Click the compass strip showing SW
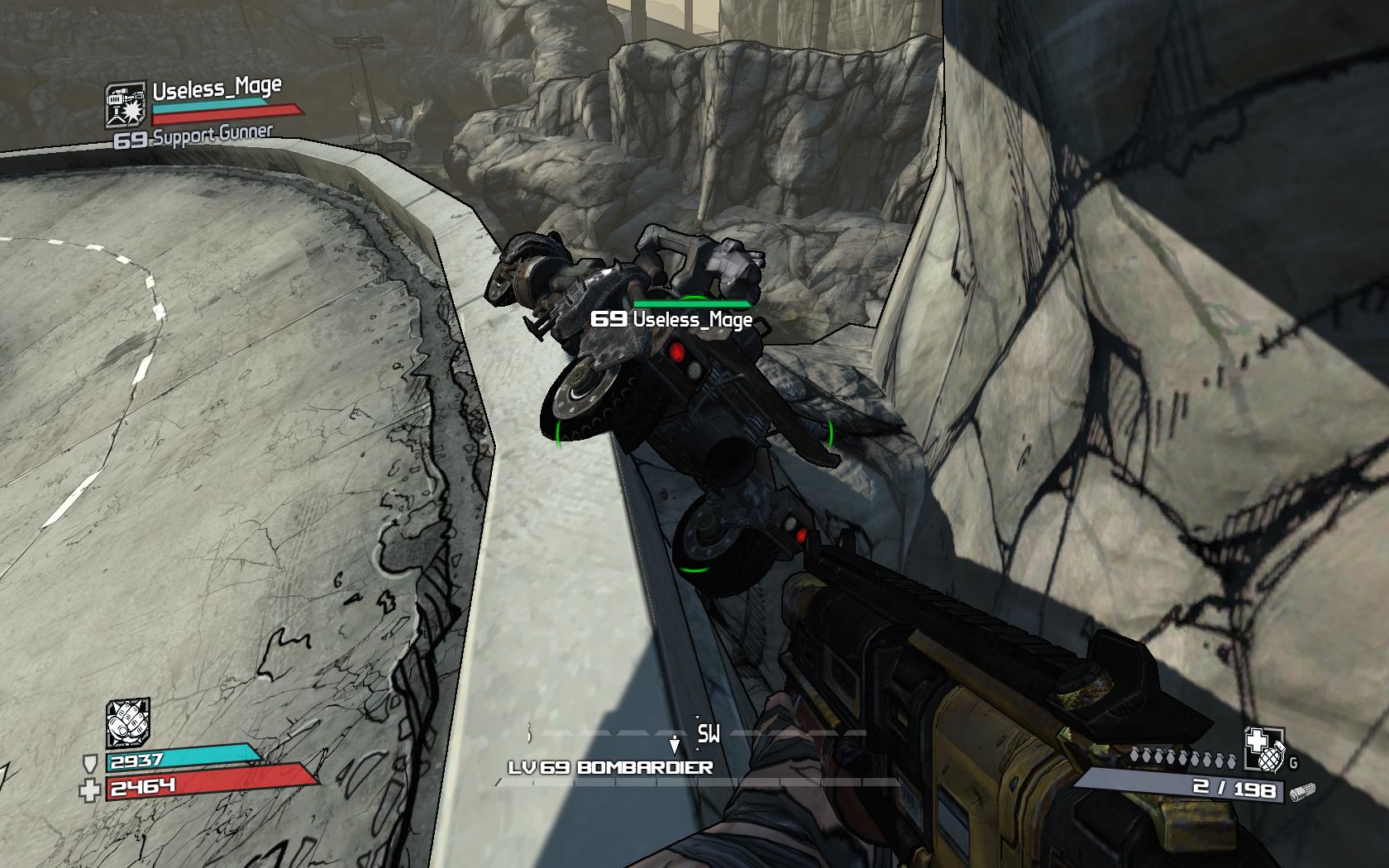1389x868 pixels. [696, 734]
